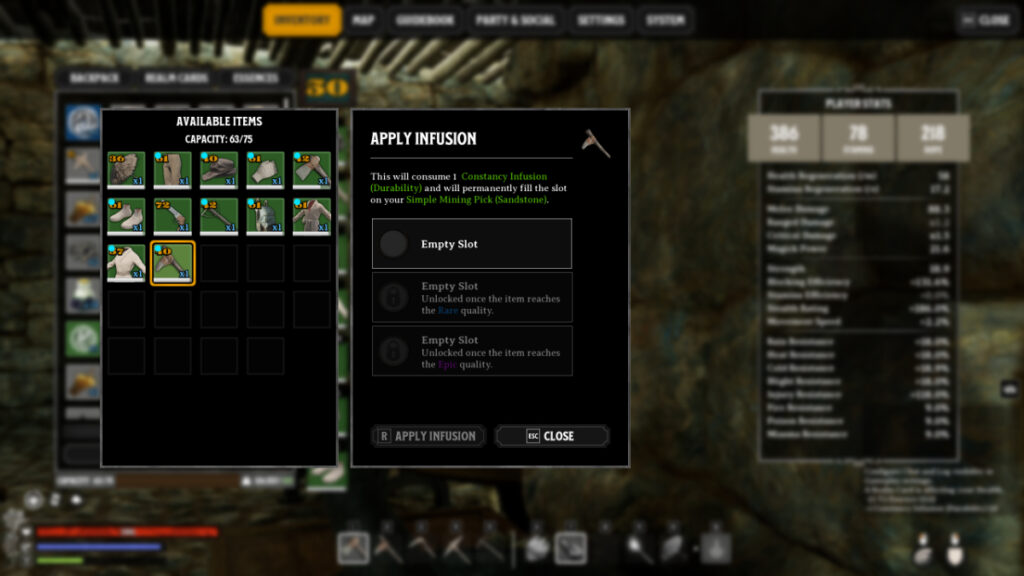1024x576 pixels.
Task: Select the Inventory tab
Action: click(x=302, y=20)
